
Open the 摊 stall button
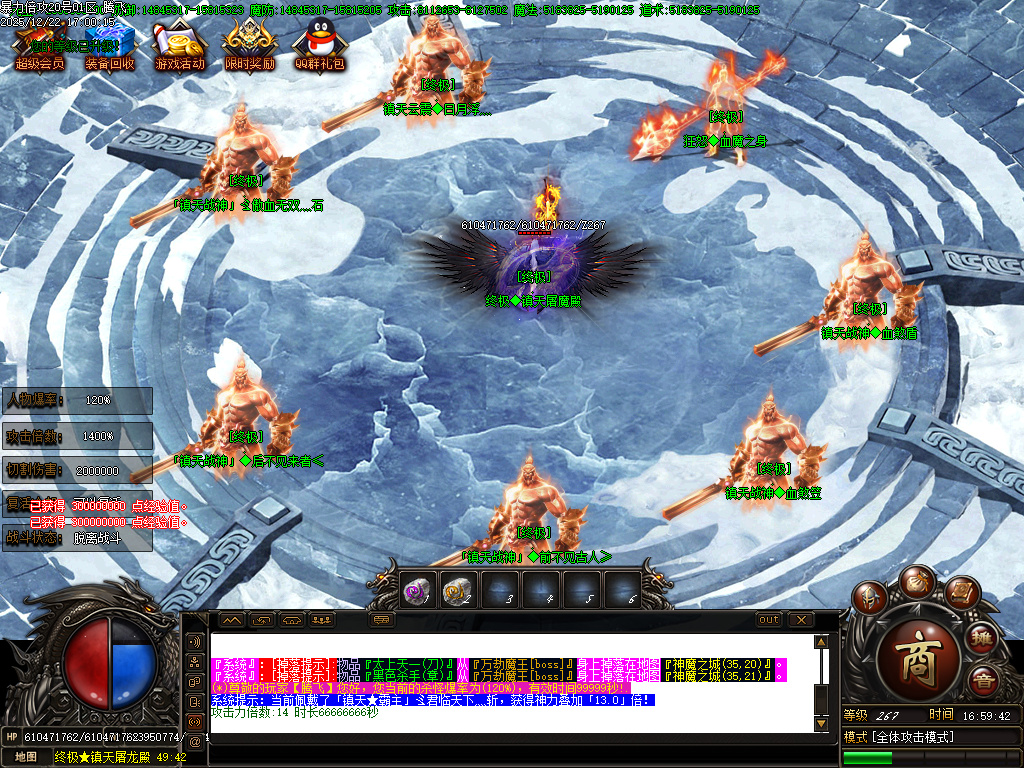point(983,636)
